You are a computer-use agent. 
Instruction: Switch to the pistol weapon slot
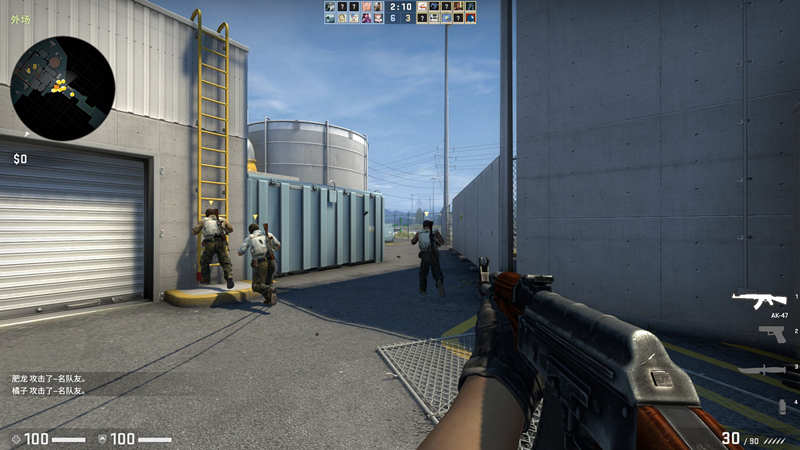point(771,334)
